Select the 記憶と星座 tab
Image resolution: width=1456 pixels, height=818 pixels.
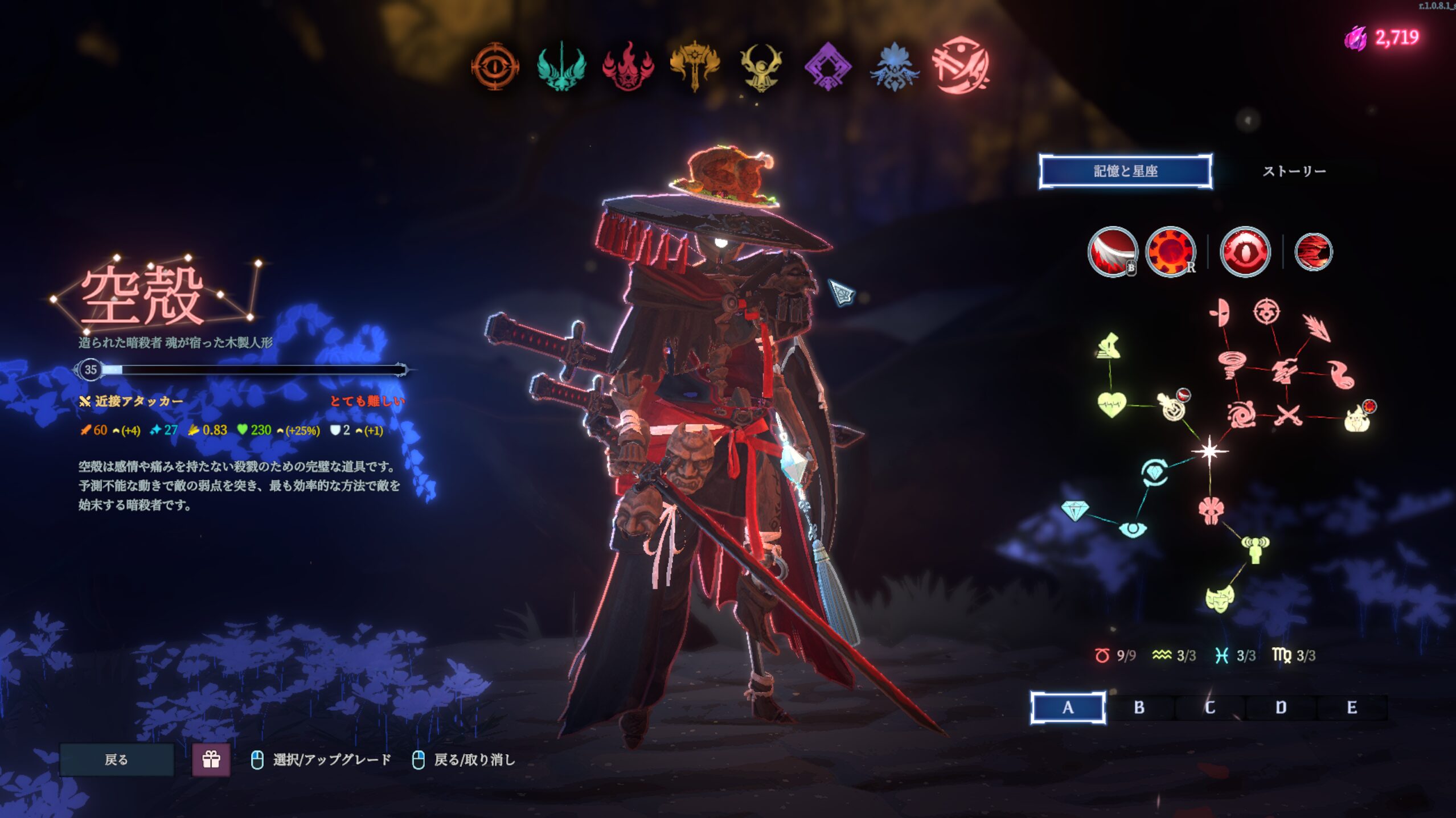(1125, 171)
